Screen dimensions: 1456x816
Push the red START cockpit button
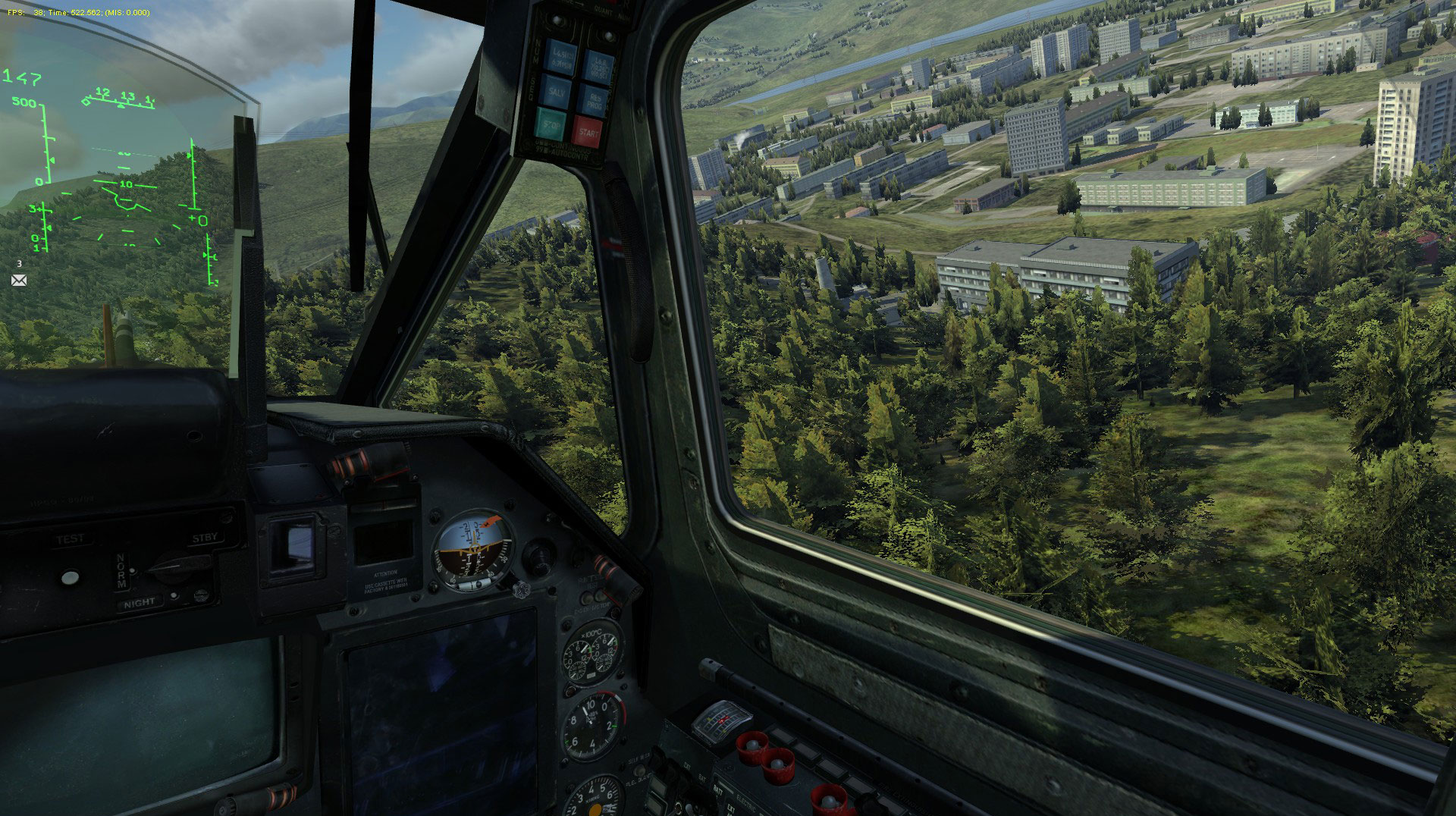click(x=588, y=131)
